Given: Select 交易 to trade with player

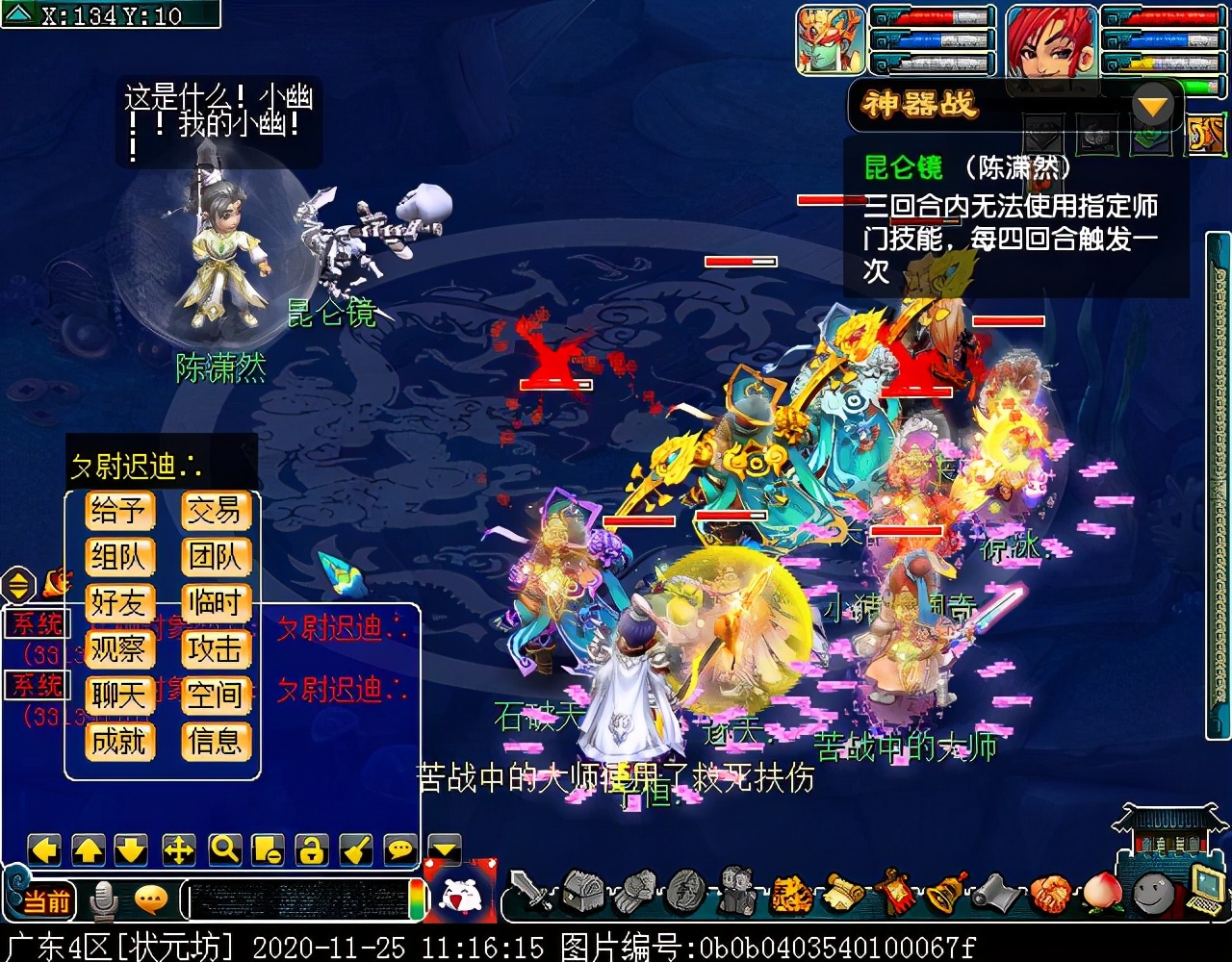Looking at the screenshot, I should 216,511.
